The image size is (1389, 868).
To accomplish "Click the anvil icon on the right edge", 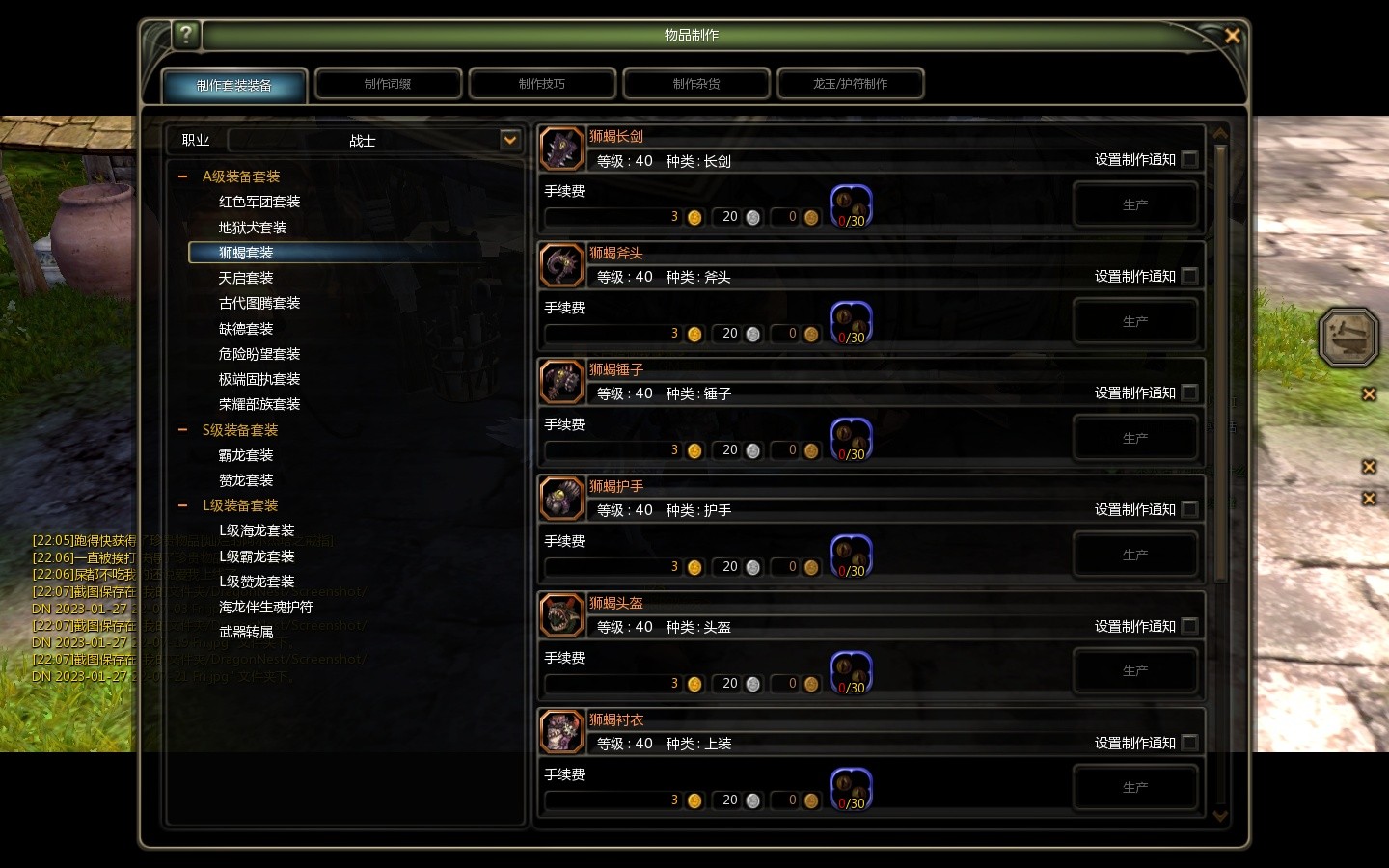I will click(x=1348, y=337).
